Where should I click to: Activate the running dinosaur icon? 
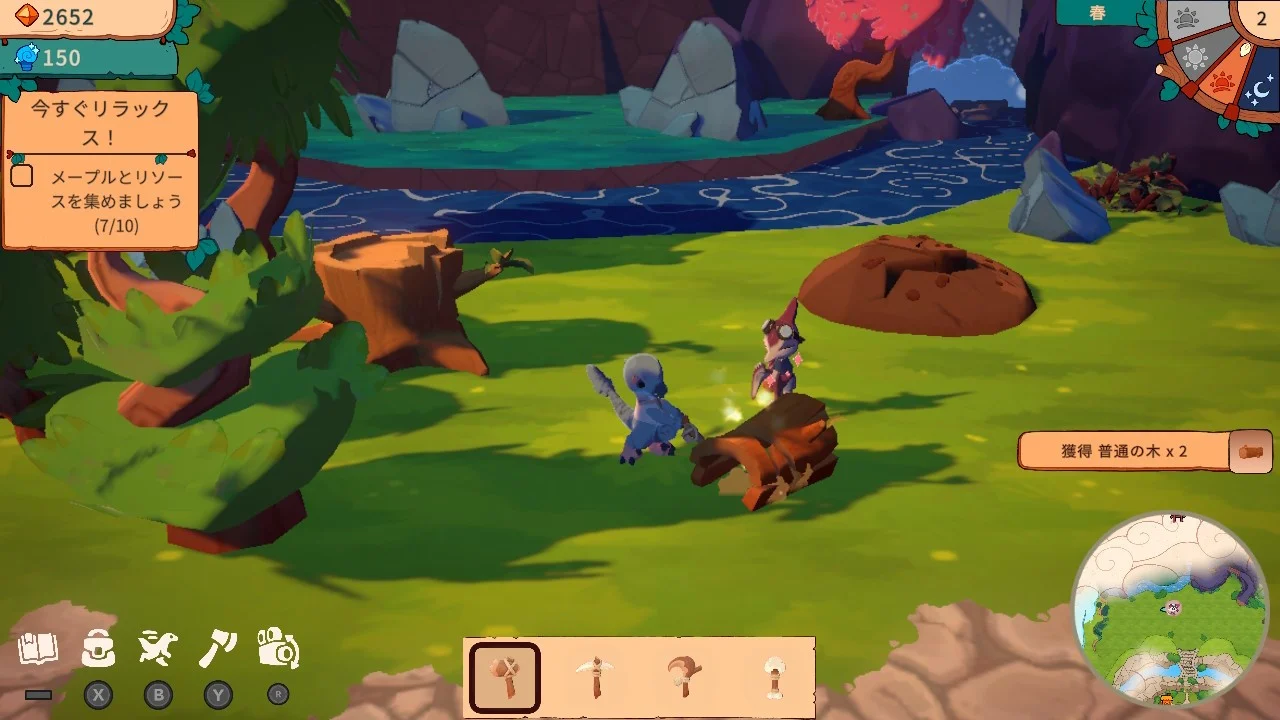click(x=158, y=650)
